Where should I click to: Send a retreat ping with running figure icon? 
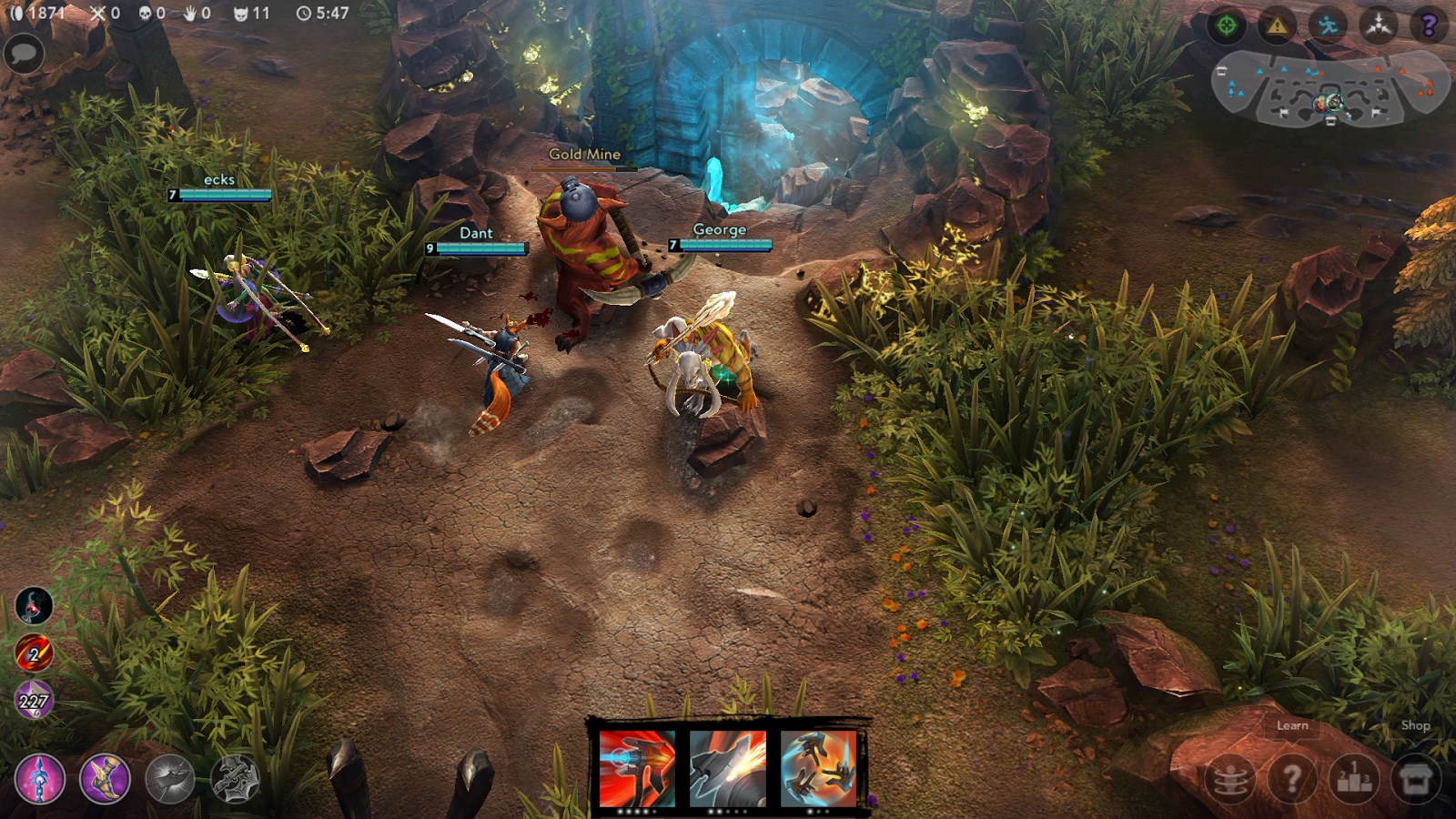(1326, 25)
